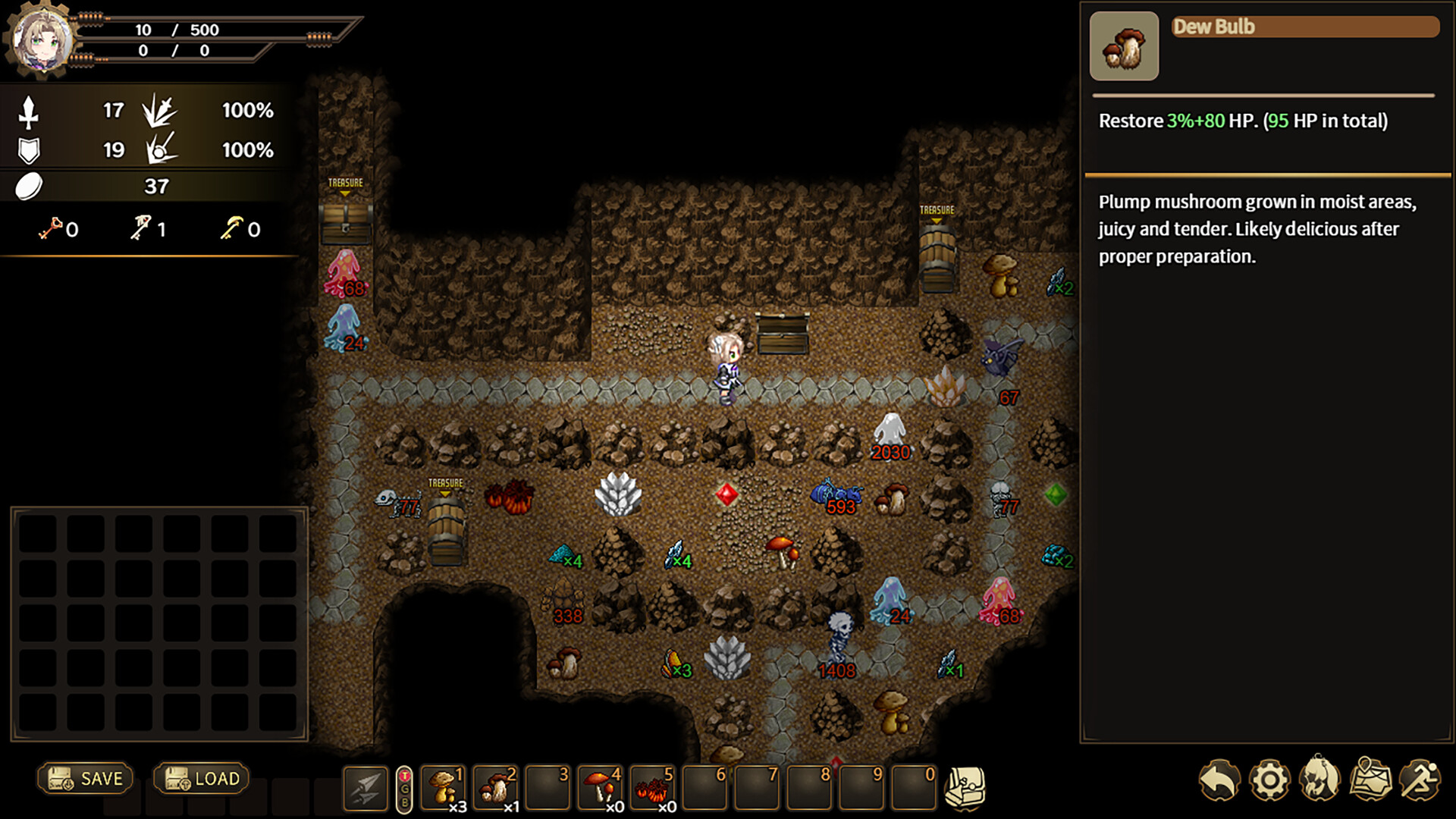The height and width of the screenshot is (819, 1456).
Task: Click the undo back-arrow button
Action: 1219,780
